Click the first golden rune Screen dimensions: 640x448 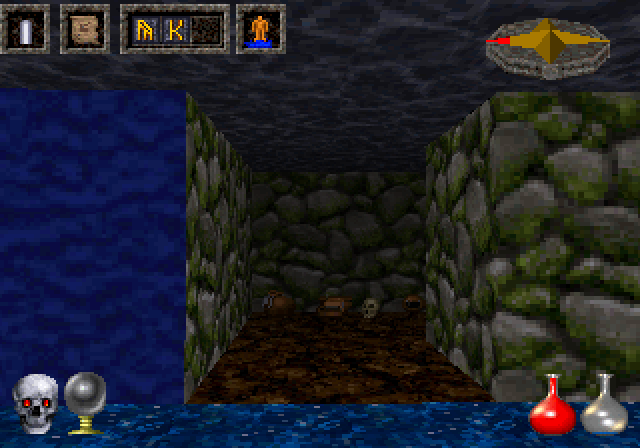[x=143, y=30]
